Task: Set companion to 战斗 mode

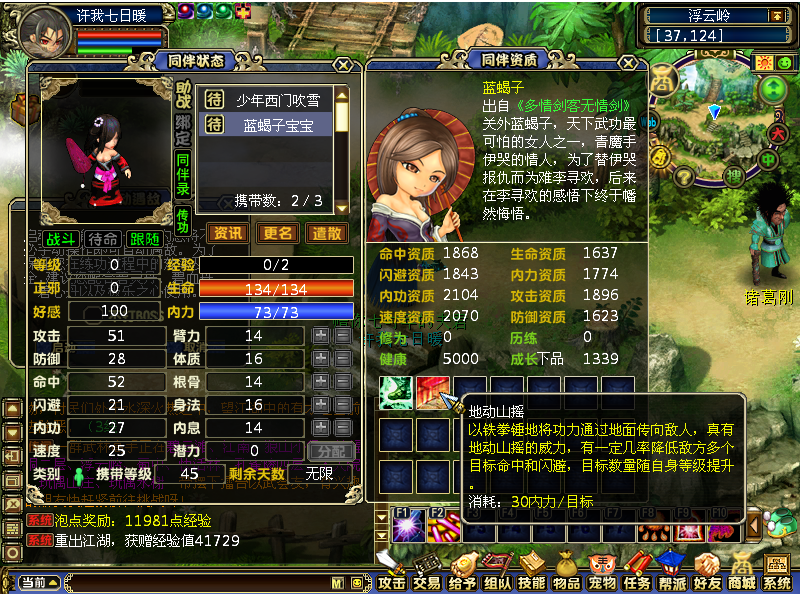Action: point(60,240)
